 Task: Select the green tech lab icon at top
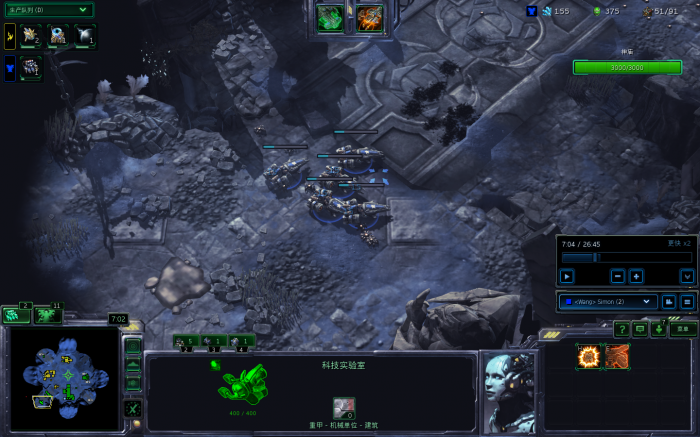330,18
